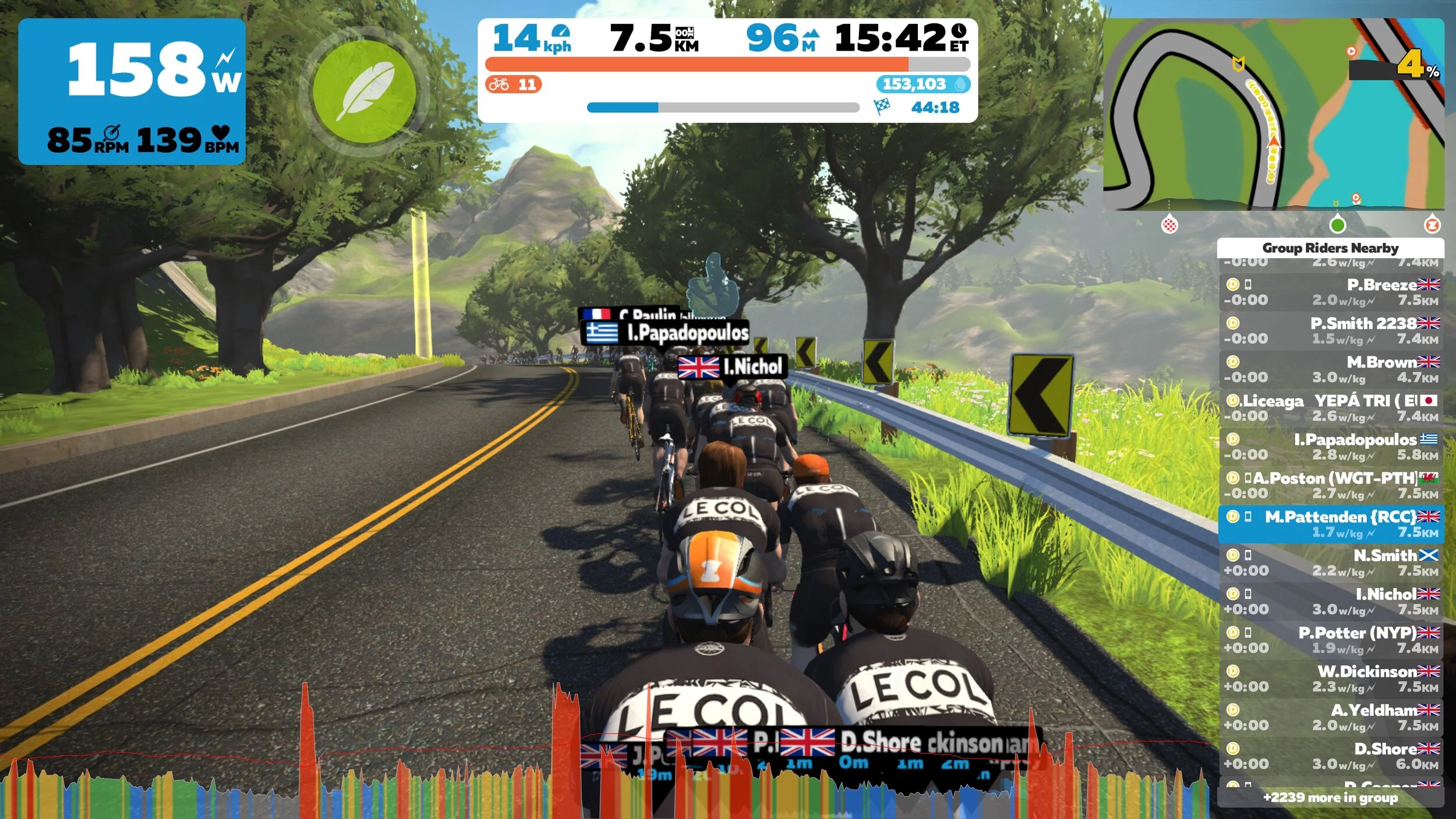Select highlighted M.Pattenden {RCC} row
The width and height of the screenshot is (1456, 819).
click(x=1330, y=524)
